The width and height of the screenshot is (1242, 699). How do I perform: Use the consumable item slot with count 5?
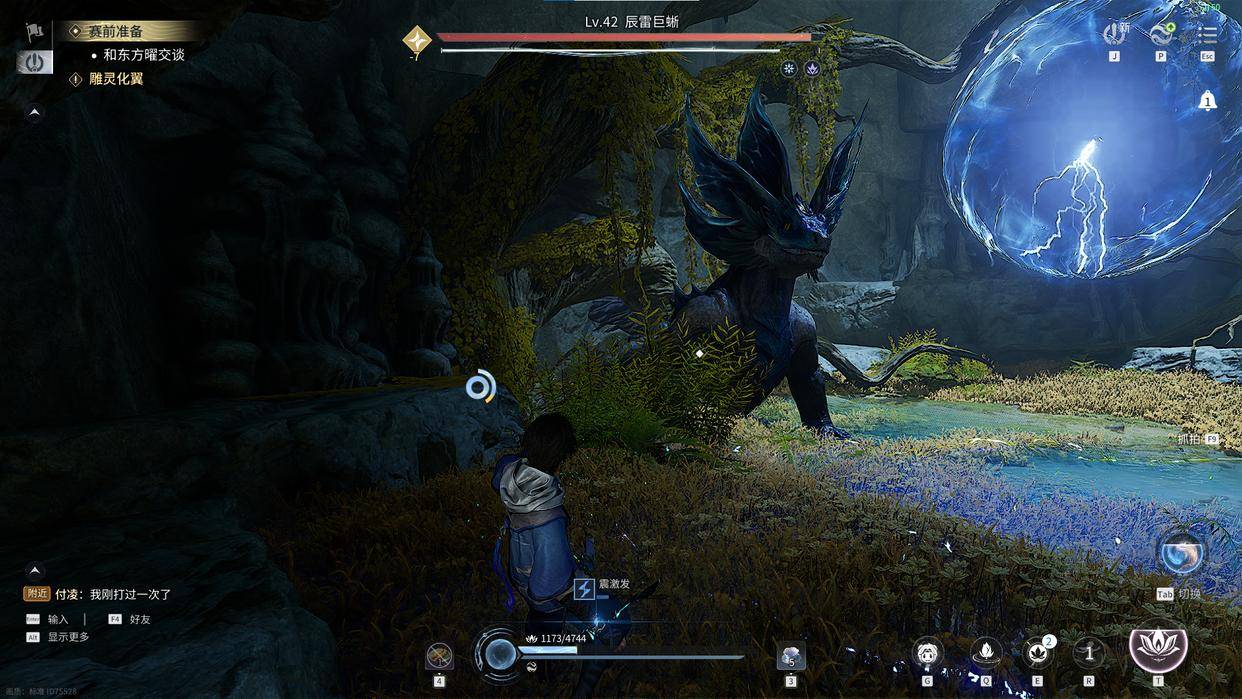pyautogui.click(x=791, y=656)
